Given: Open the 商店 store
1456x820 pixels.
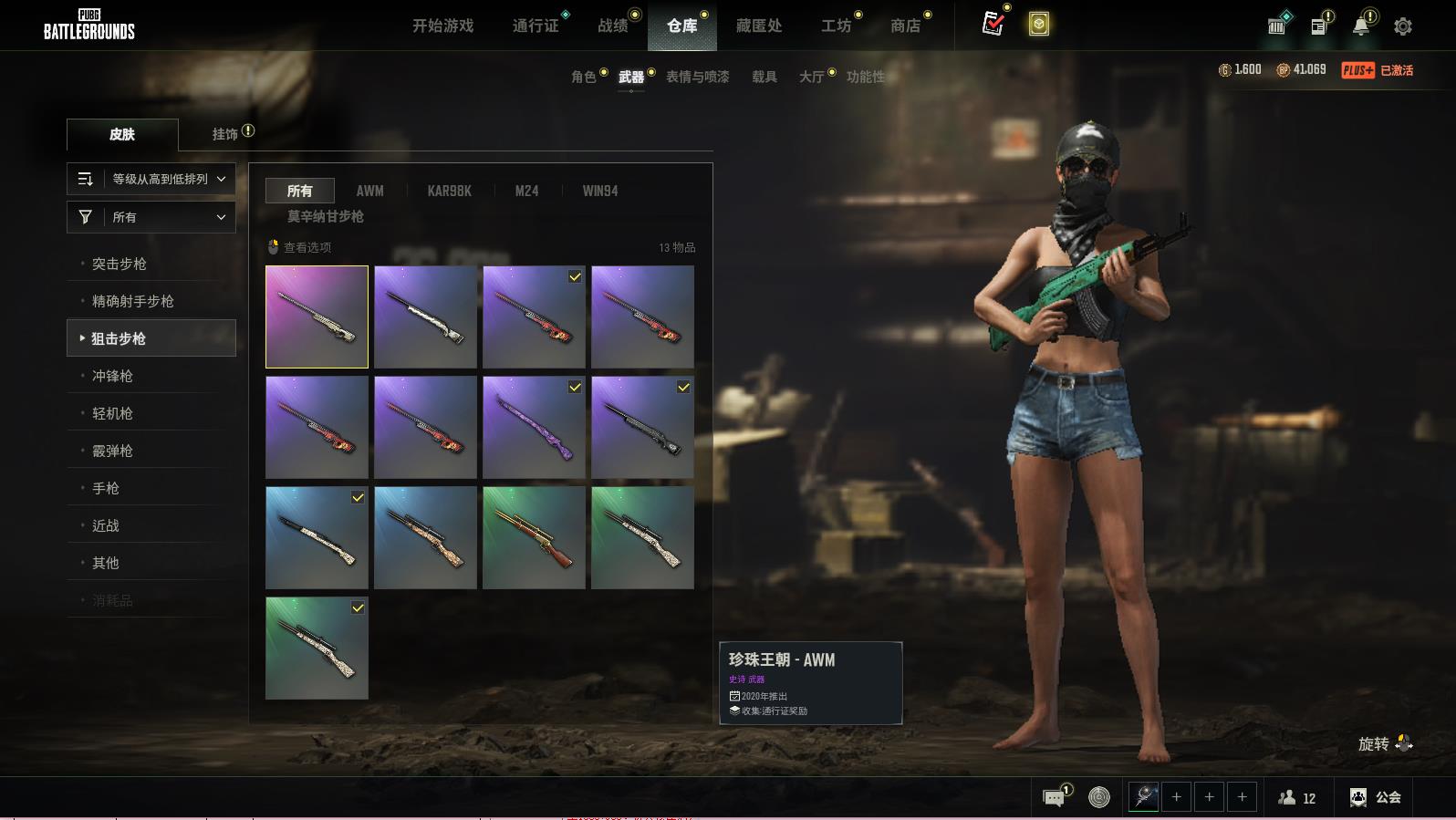Looking at the screenshot, I should 905,26.
